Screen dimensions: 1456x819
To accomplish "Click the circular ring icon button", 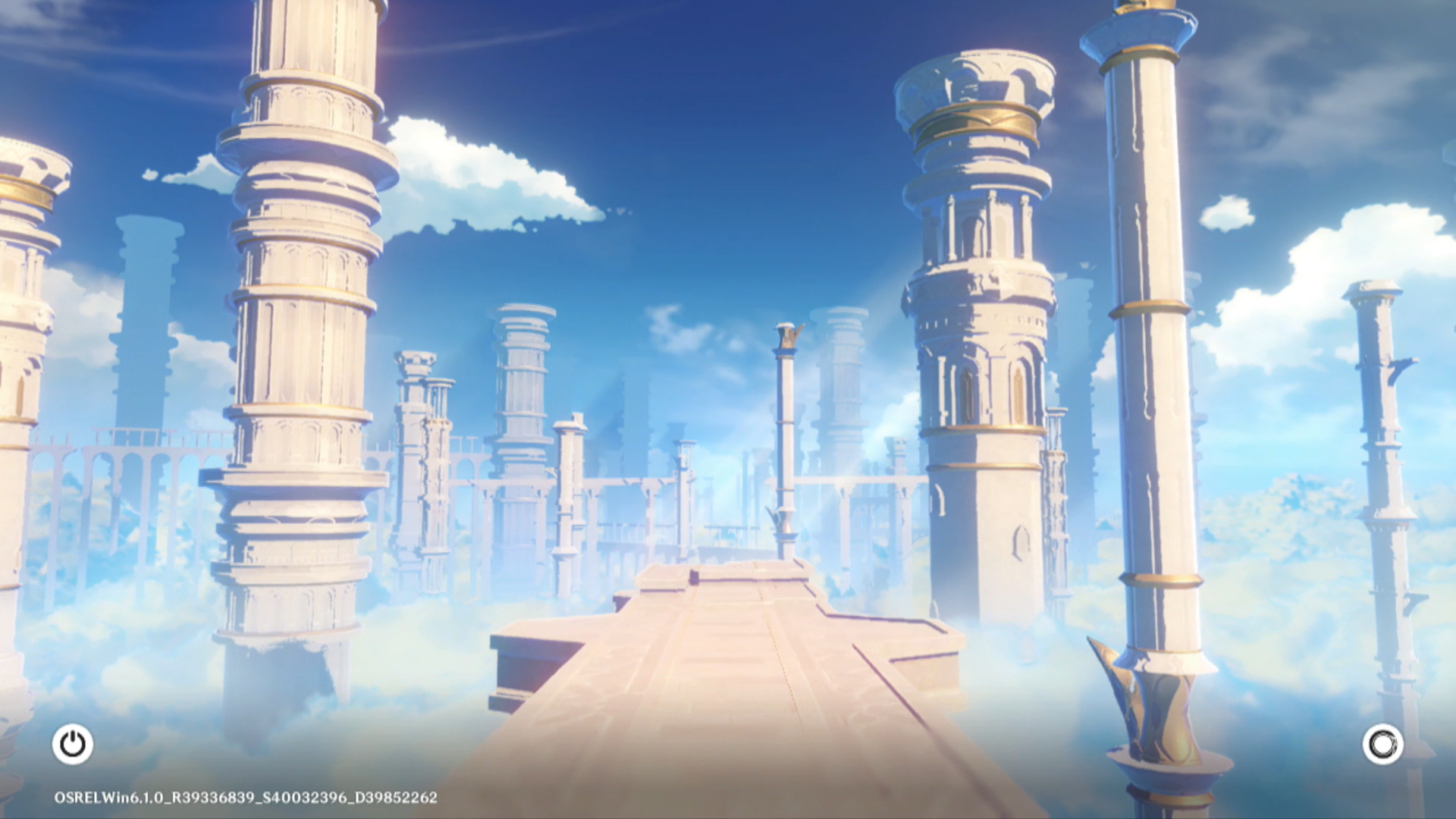I will (x=1382, y=744).
